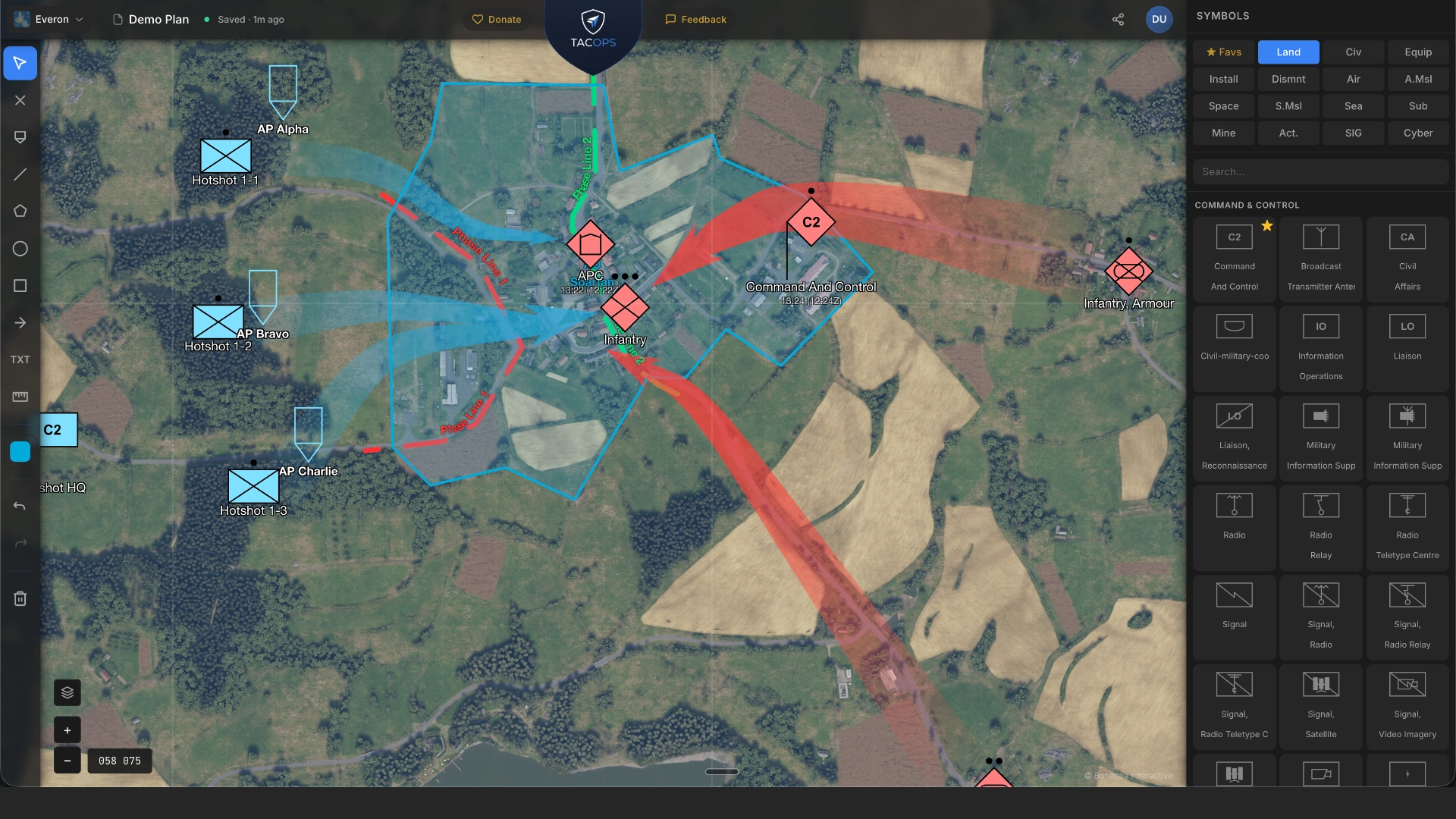Open the Civ symbols category
Screen dimensions: 1456x819
(1354, 52)
